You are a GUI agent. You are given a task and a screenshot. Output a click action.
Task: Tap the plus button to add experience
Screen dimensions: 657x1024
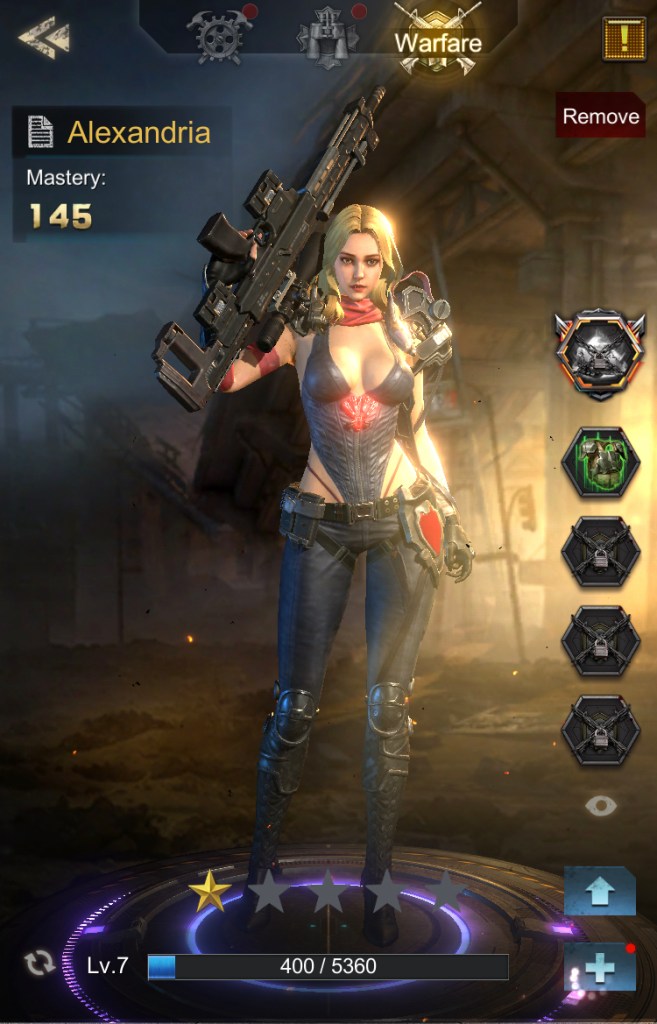point(599,968)
